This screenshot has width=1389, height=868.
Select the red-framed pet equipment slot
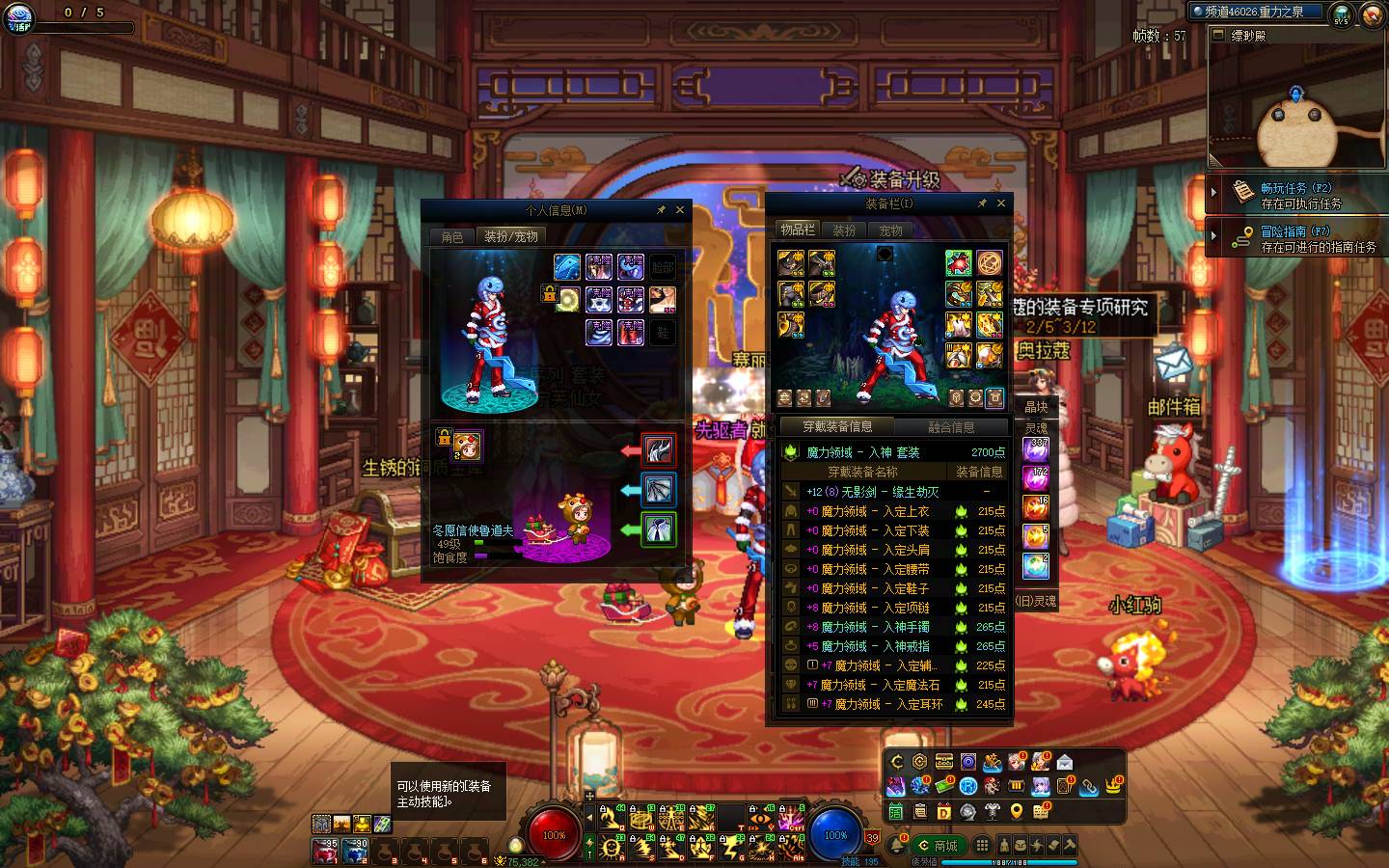click(x=659, y=450)
